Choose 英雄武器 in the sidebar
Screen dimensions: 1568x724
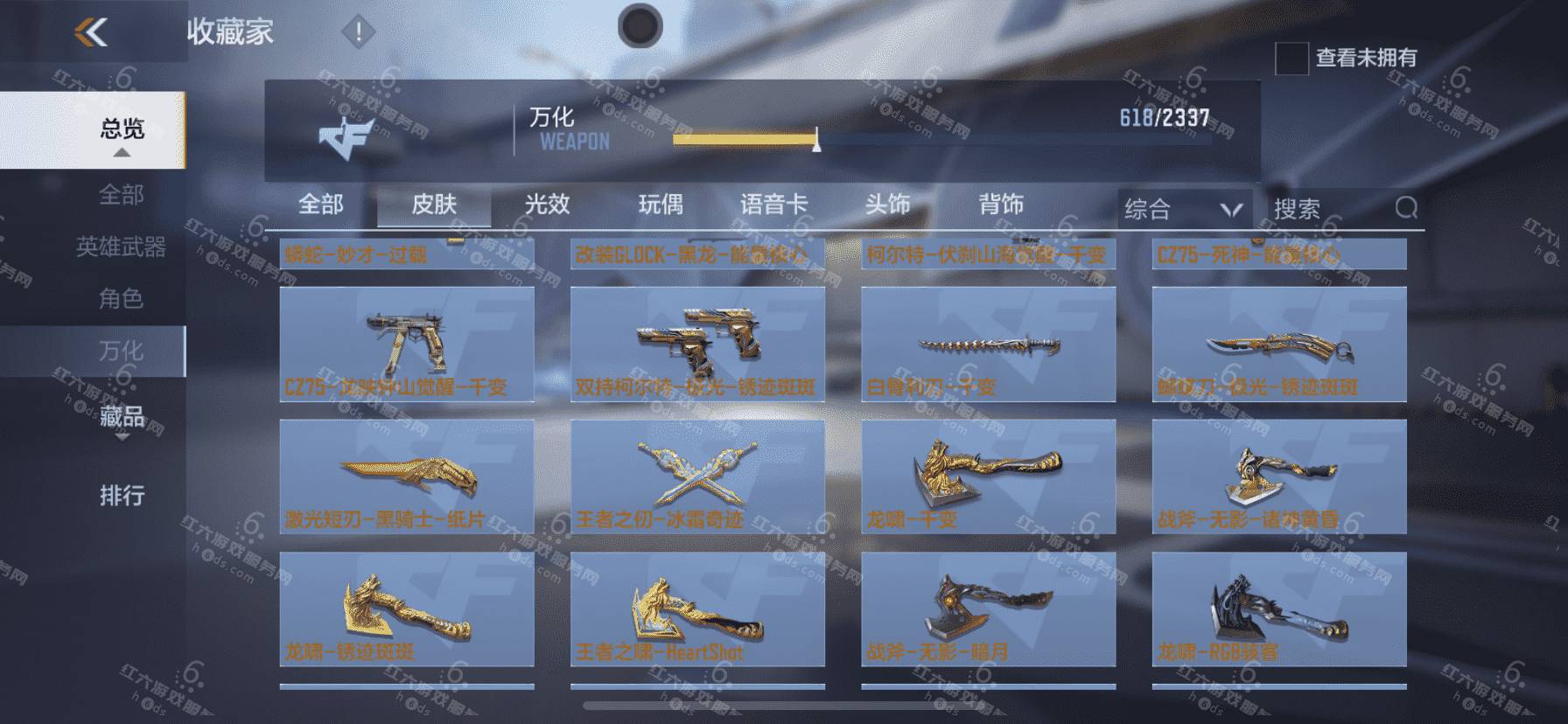(122, 247)
